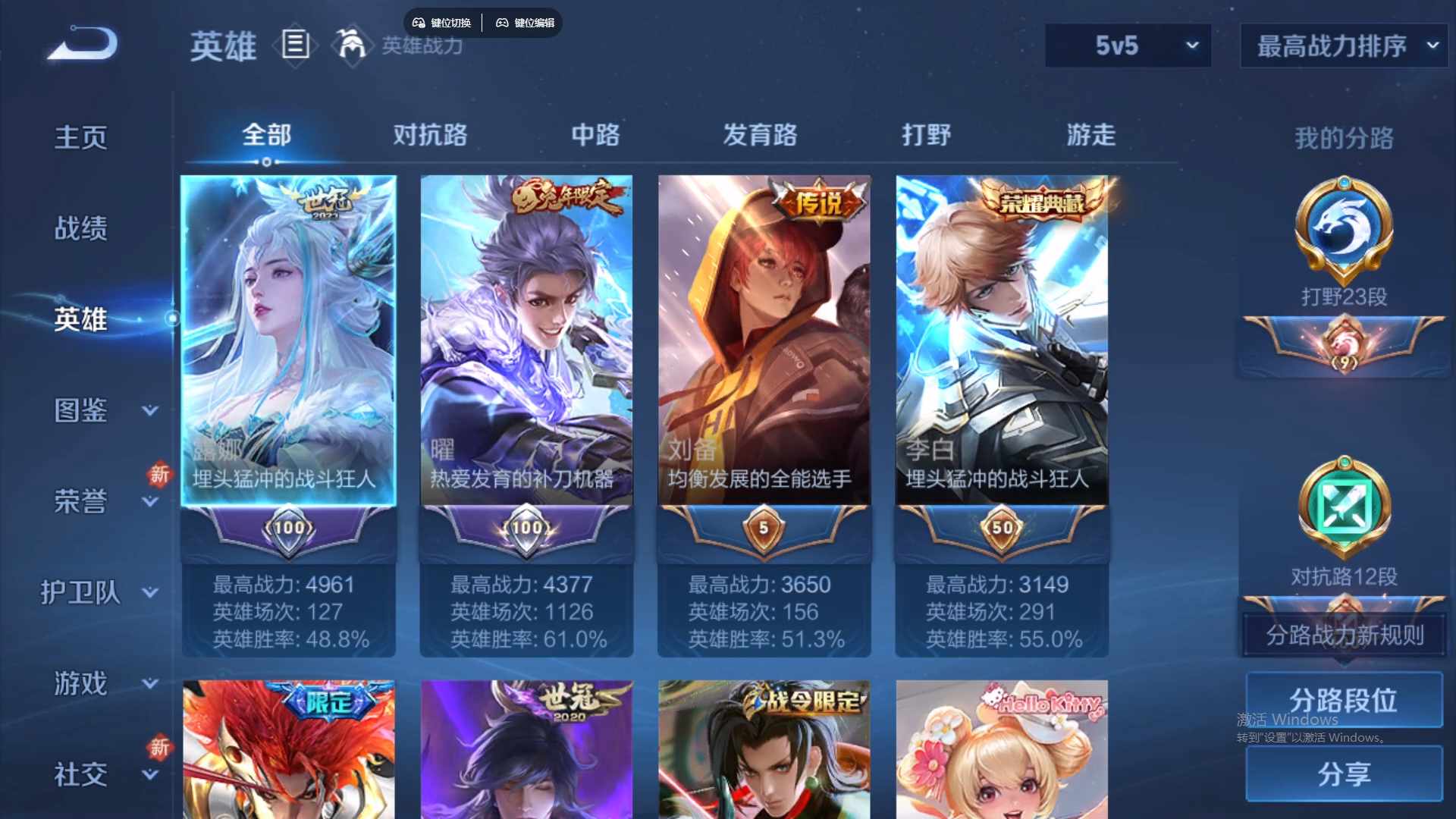Select the 对抗路12段 lane rank emblem
The image size is (1456, 819).
click(x=1343, y=510)
